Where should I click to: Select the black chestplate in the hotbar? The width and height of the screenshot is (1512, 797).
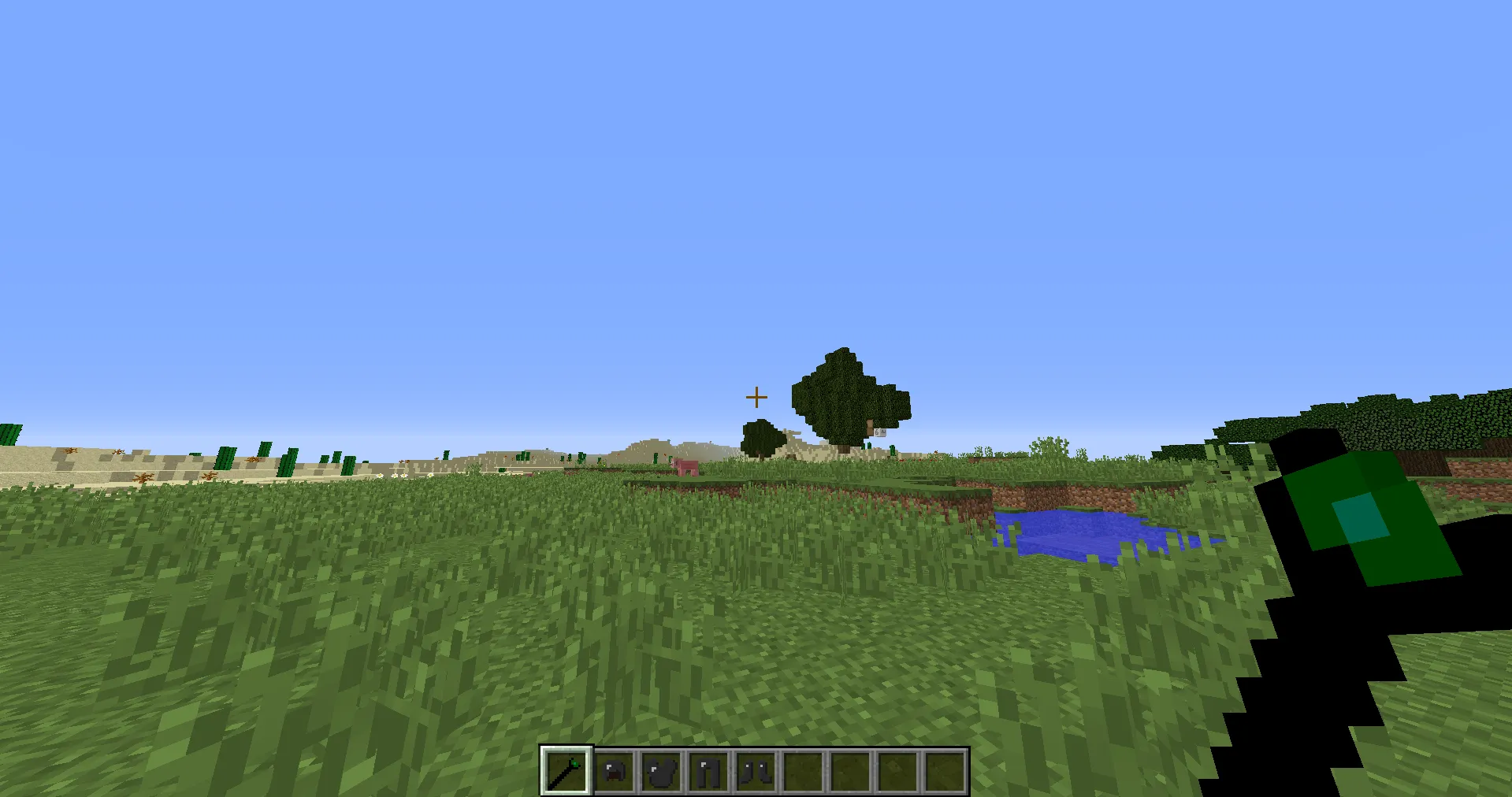click(661, 771)
